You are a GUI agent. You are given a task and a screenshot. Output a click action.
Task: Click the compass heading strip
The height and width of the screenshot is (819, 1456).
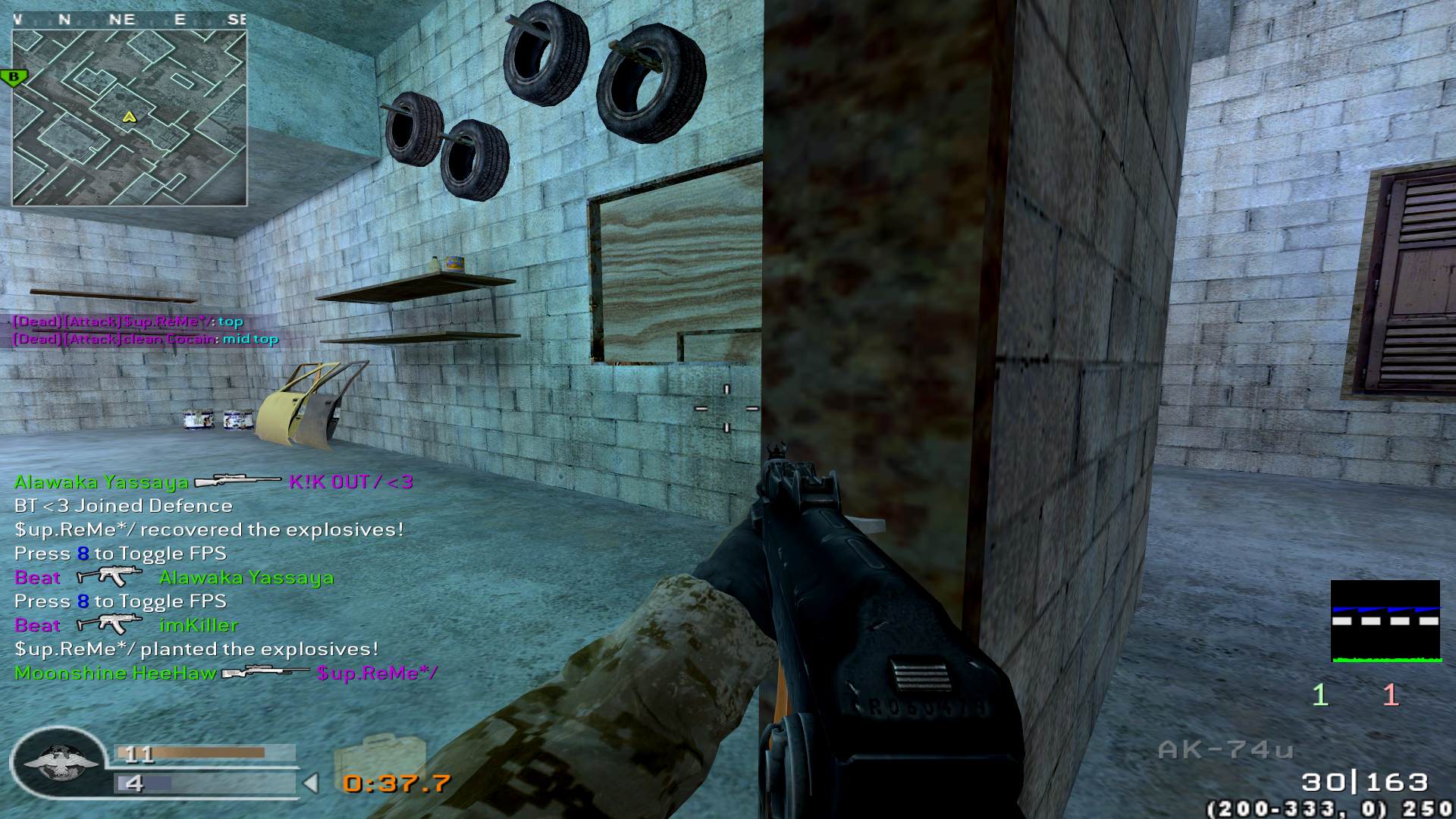[129, 20]
